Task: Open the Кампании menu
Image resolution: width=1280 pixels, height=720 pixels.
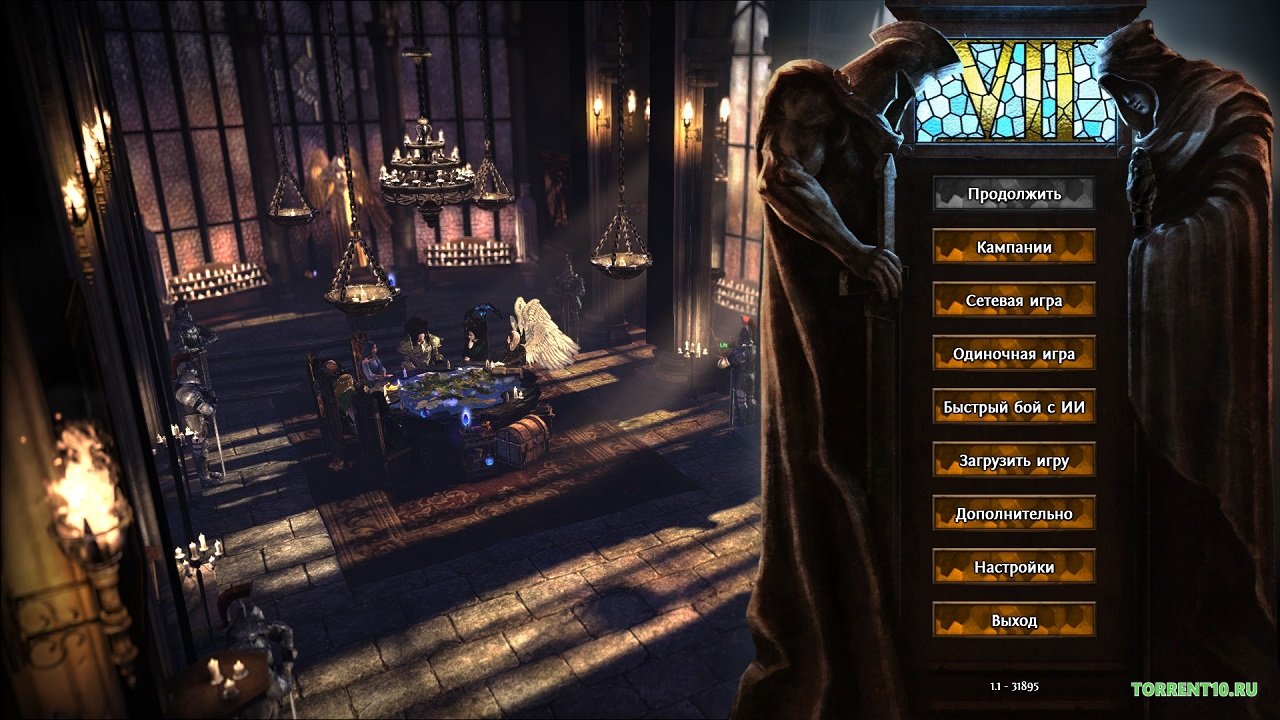Action: coord(1014,246)
